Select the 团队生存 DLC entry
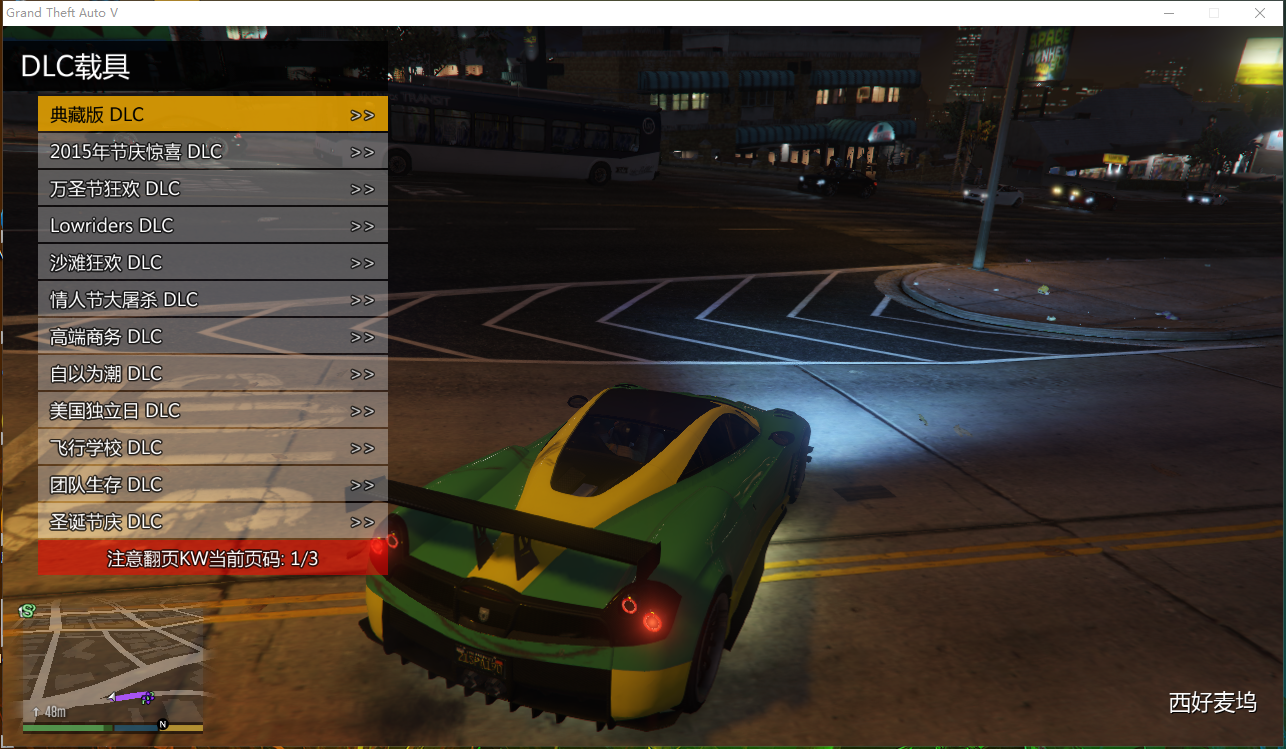 [x=212, y=484]
